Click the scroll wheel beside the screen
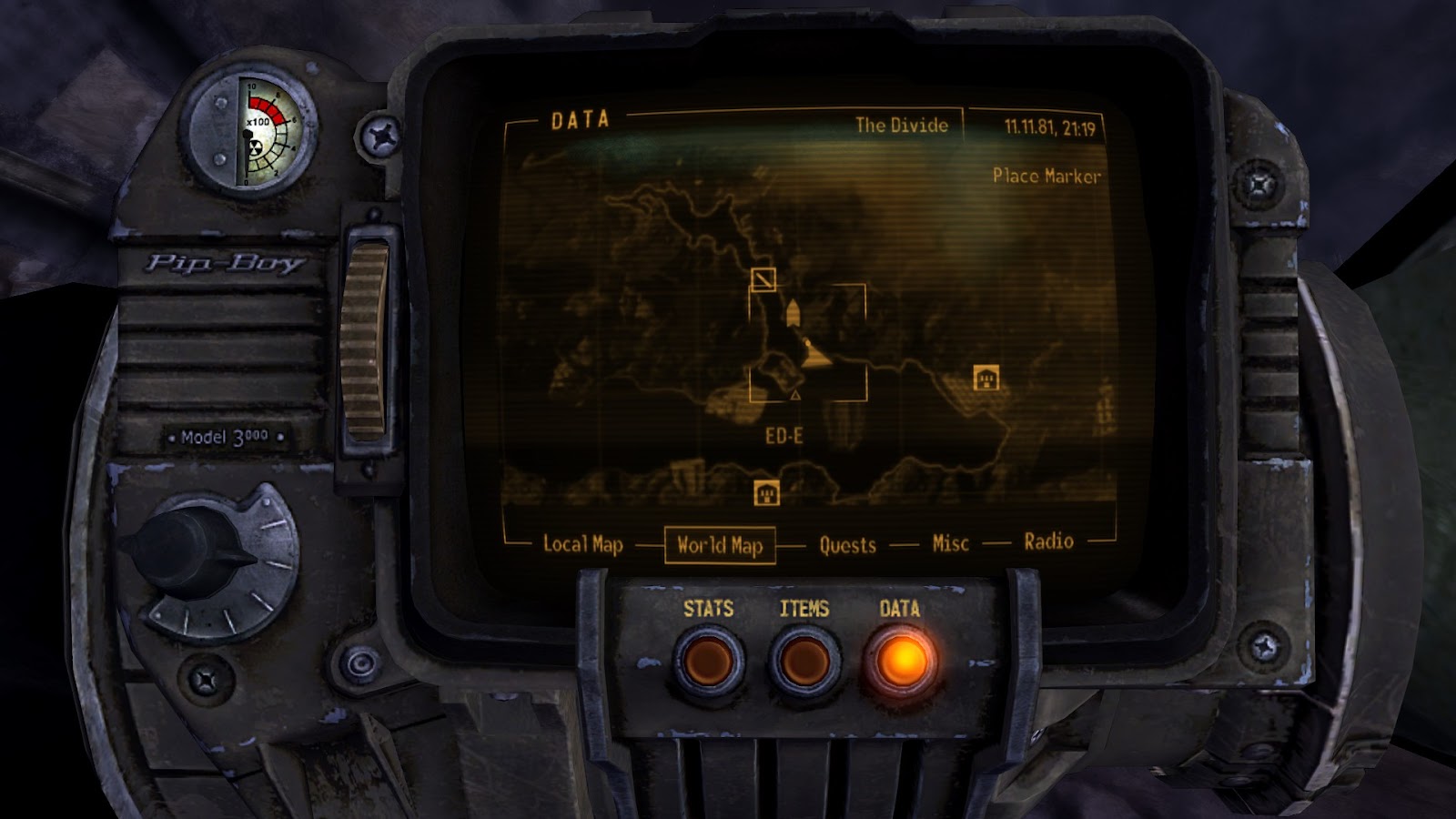The width and height of the screenshot is (1456, 819). (x=368, y=337)
